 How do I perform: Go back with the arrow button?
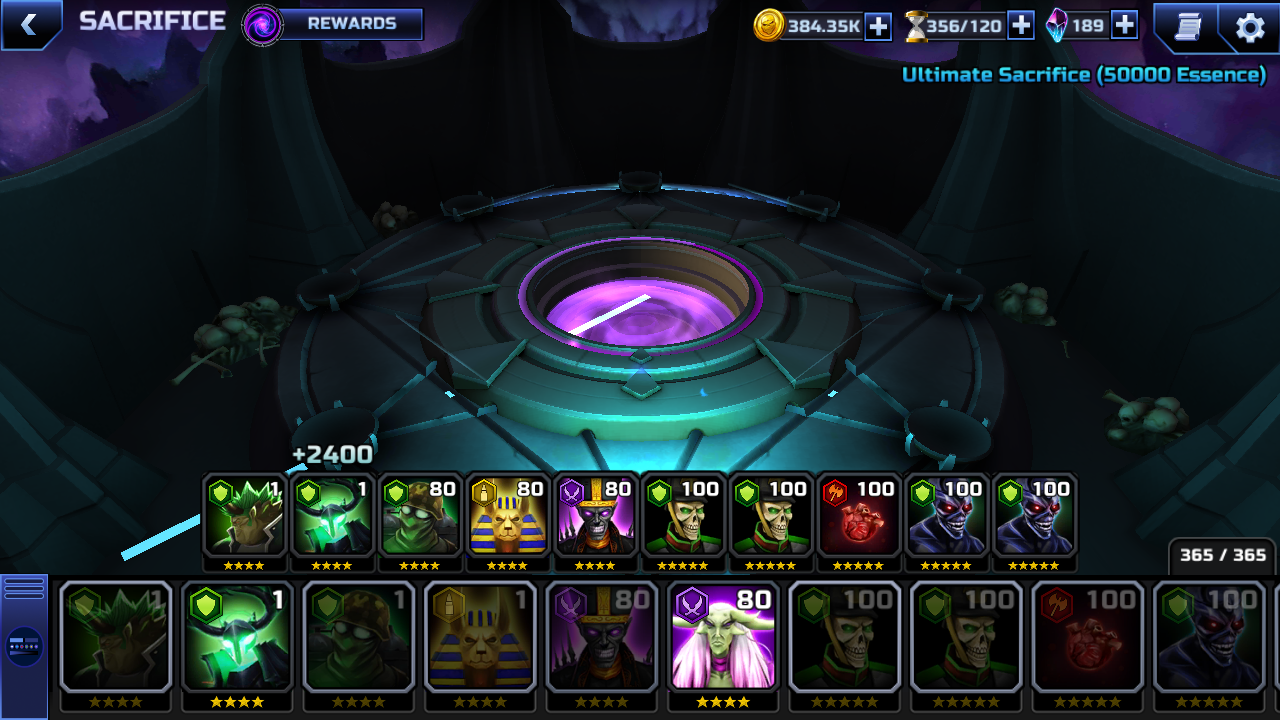(29, 25)
